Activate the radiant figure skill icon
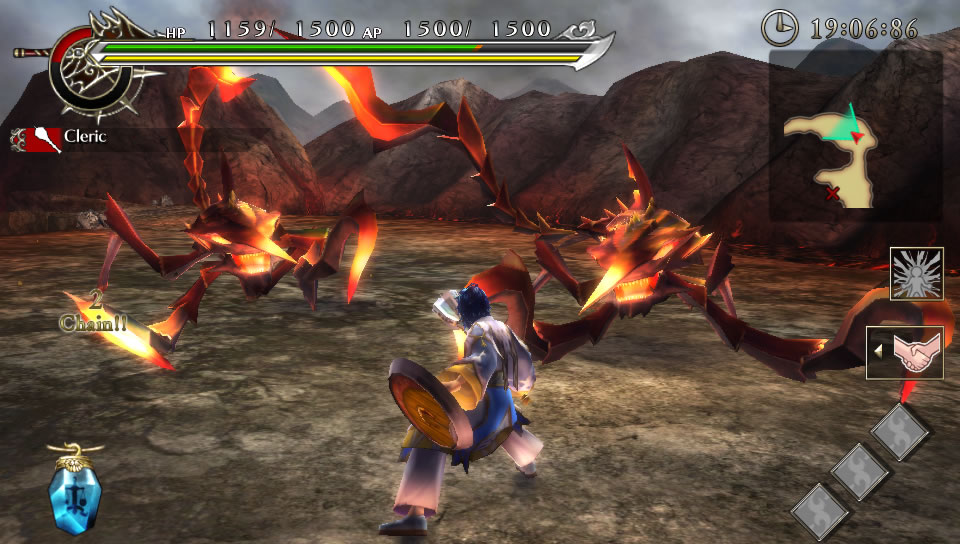Image resolution: width=960 pixels, height=544 pixels. [x=916, y=274]
